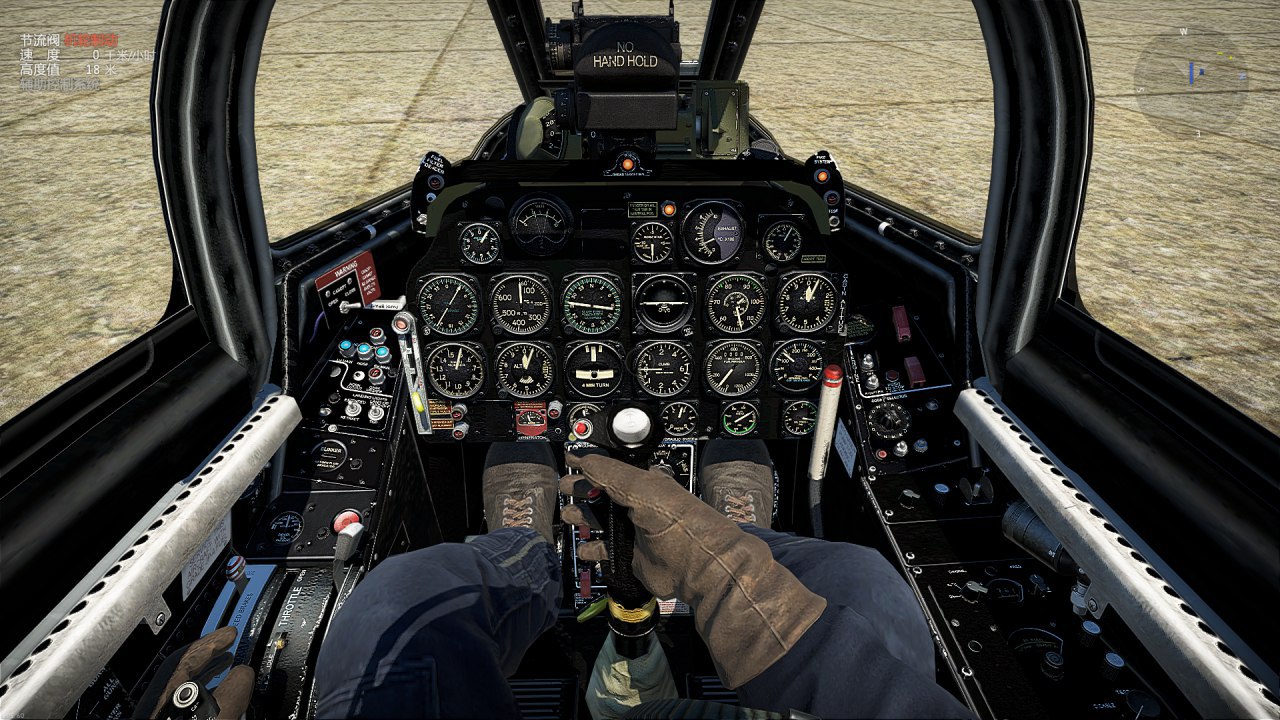Click the circular compass radar minimap
Viewport: 1280px width, 720px height.
1190,81
